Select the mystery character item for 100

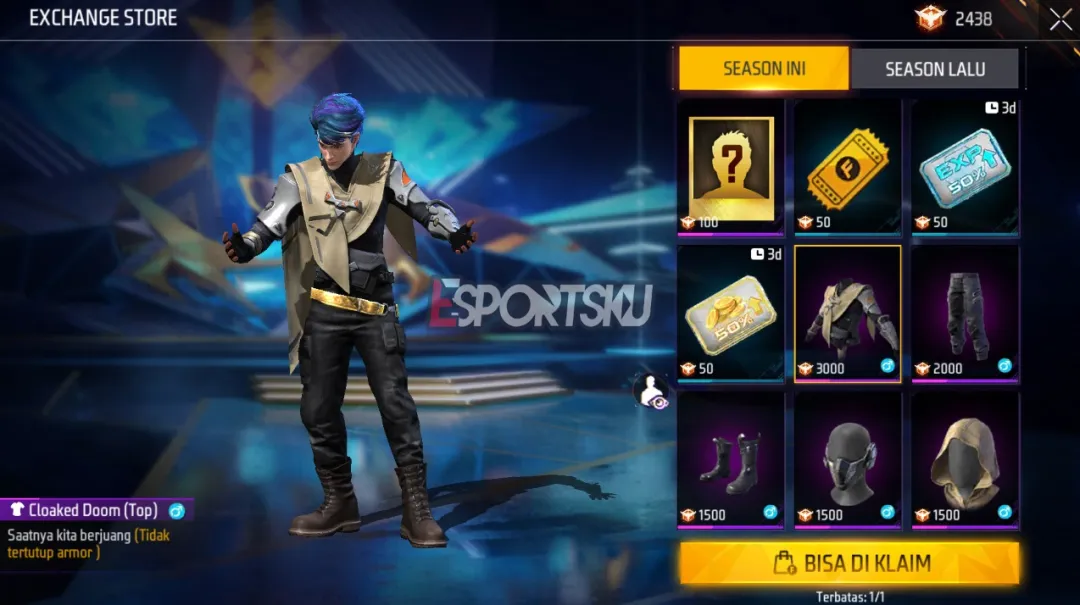tap(731, 168)
